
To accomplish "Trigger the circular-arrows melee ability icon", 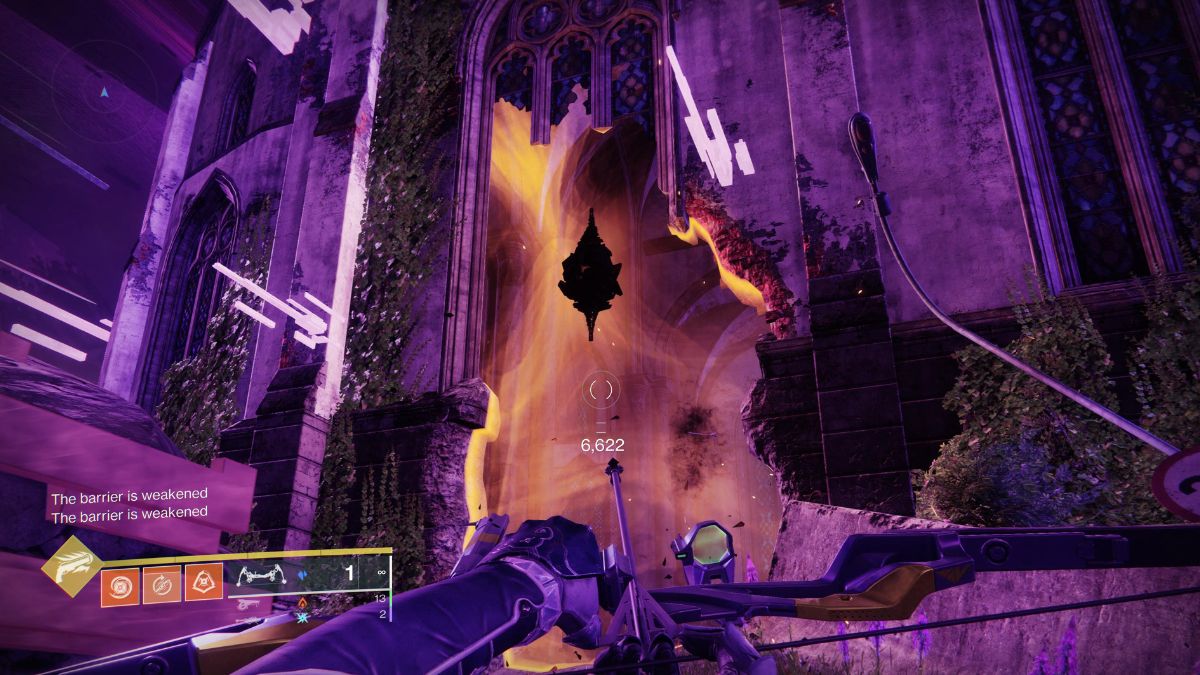I will coord(161,585).
